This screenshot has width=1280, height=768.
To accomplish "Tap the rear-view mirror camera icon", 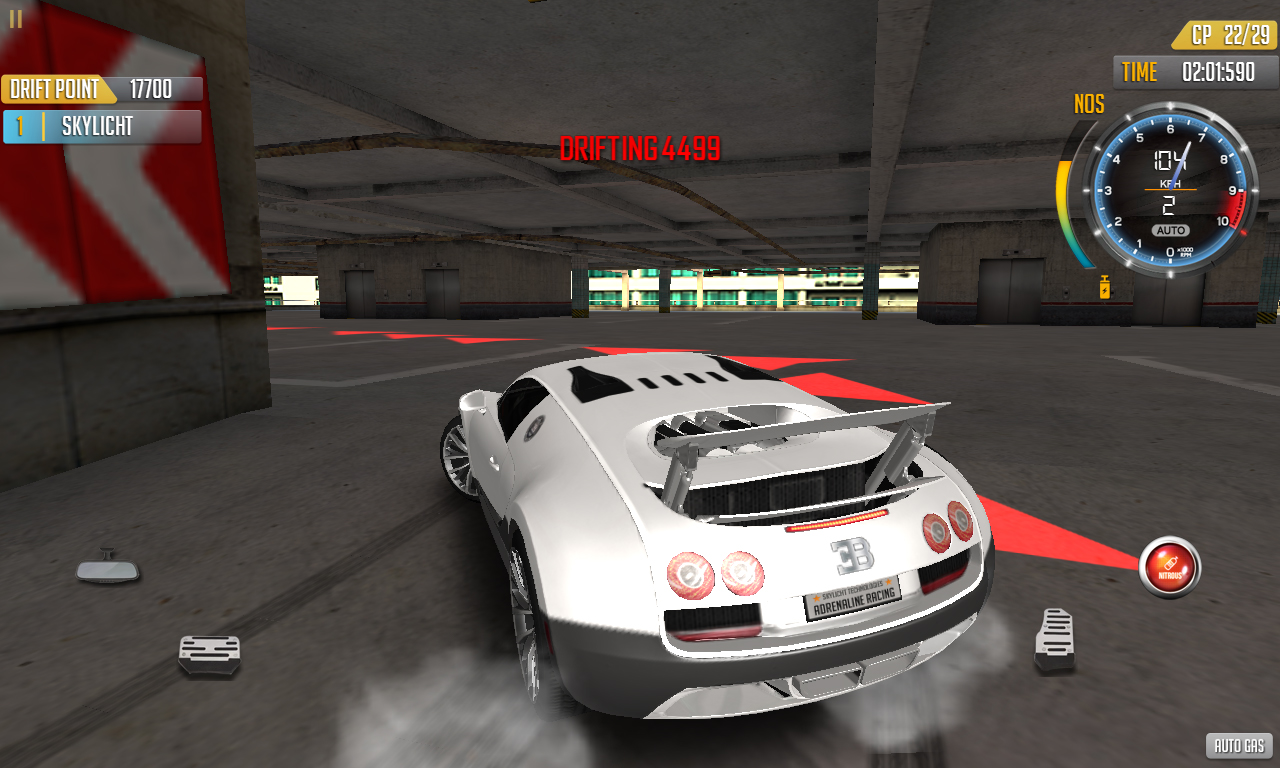I will pyautogui.click(x=108, y=569).
